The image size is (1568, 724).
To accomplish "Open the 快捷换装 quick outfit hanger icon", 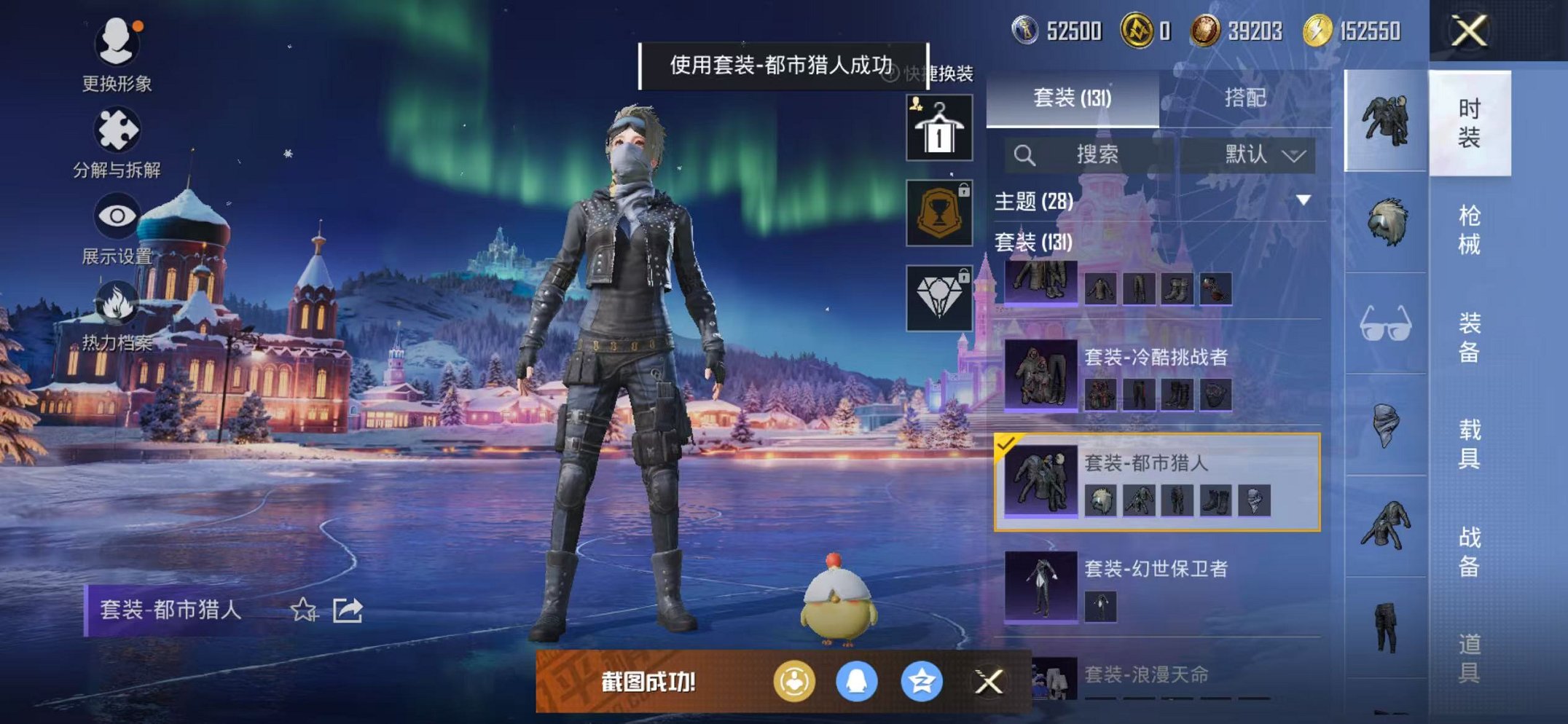I will click(x=938, y=128).
